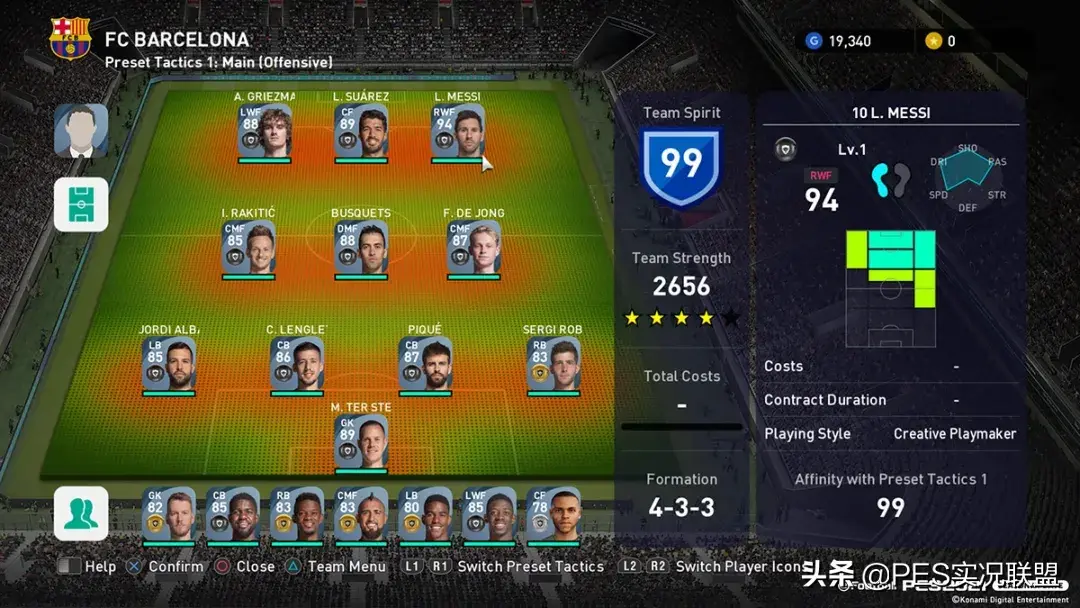Select the Busquets DMF card

[361, 248]
